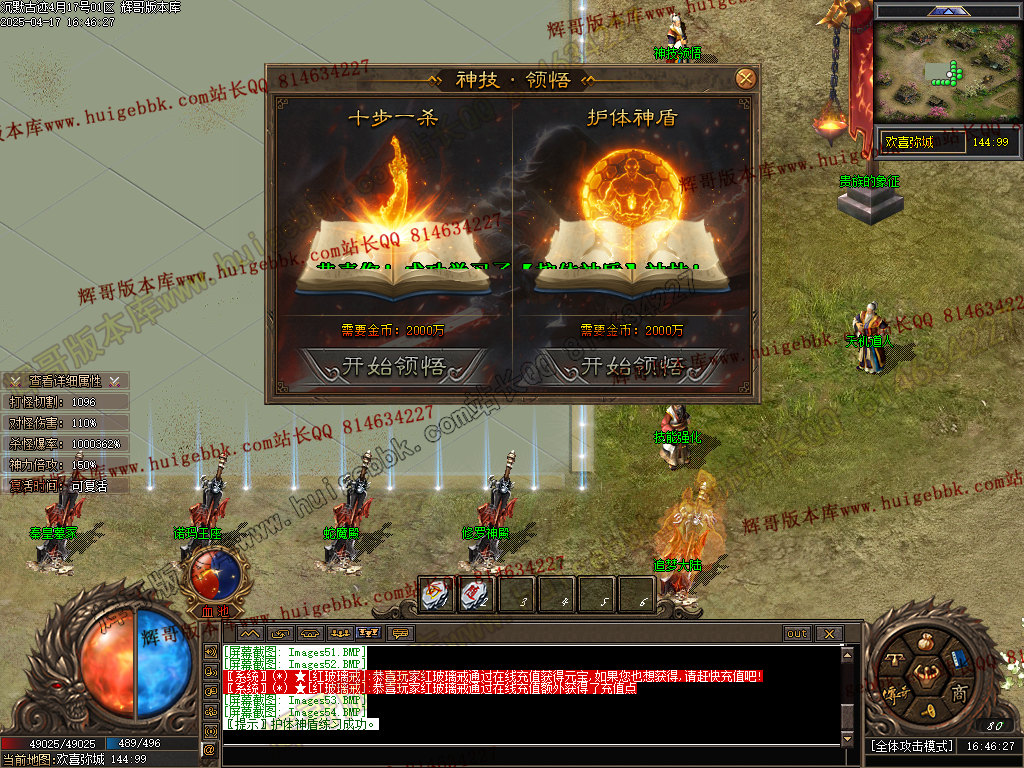Image resolution: width=1024 pixels, height=768 pixels.
Task: Open the bag from the money pouch icon
Action: click(926, 643)
